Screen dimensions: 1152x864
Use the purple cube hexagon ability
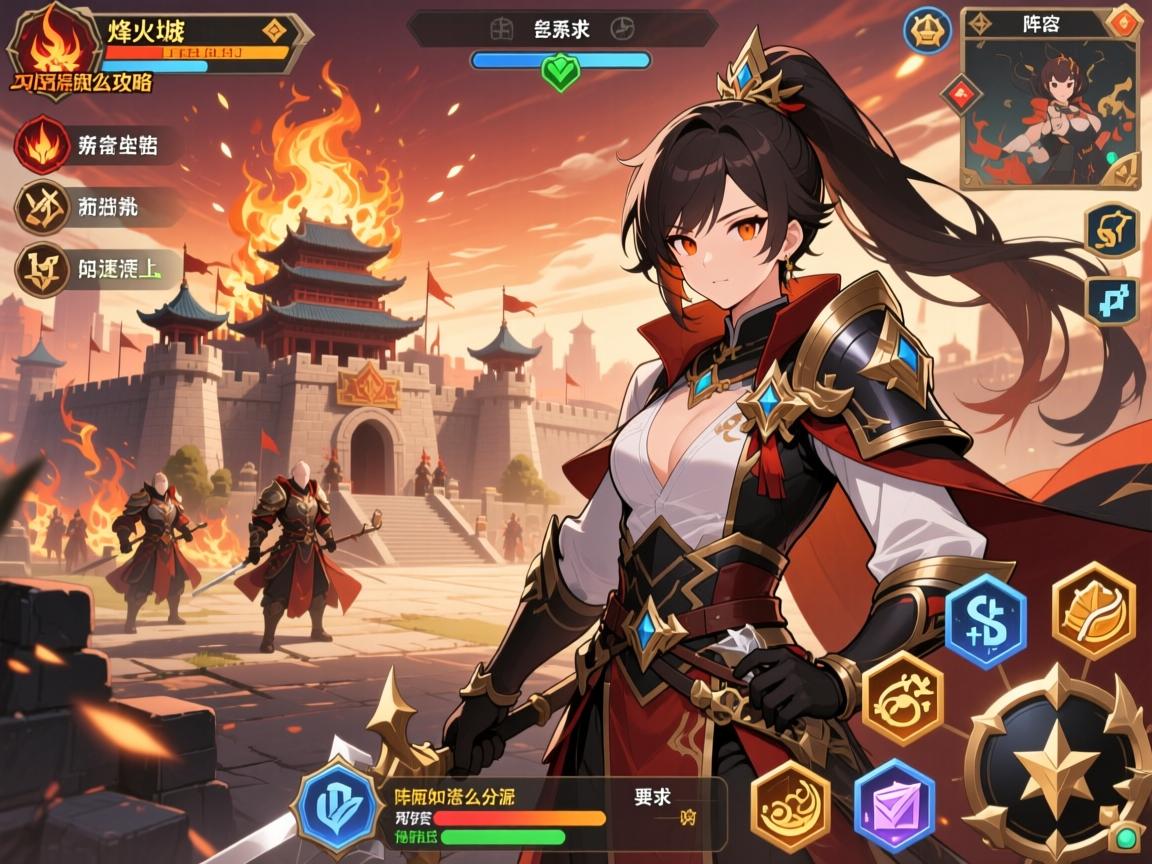(894, 806)
